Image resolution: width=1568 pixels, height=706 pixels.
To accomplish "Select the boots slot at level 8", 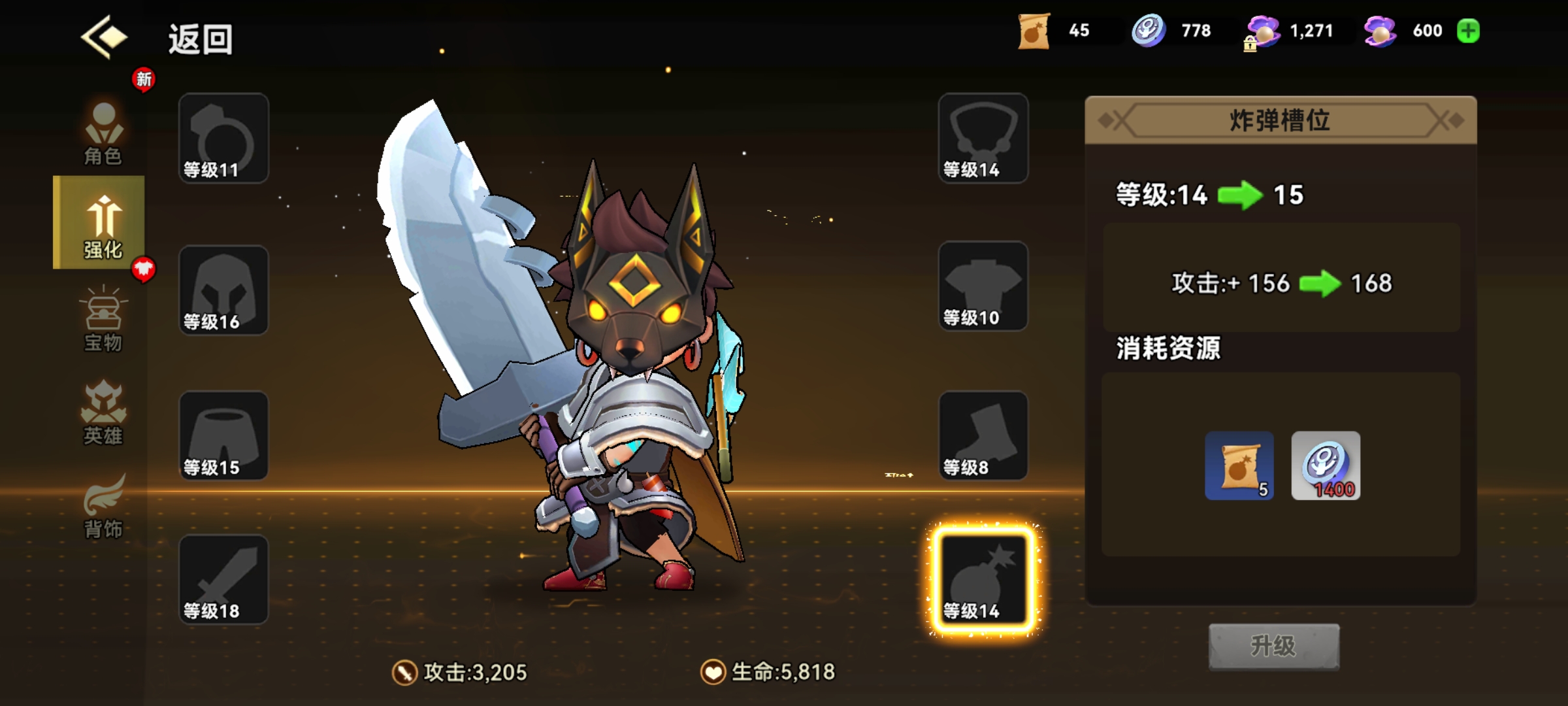I will coord(983,436).
